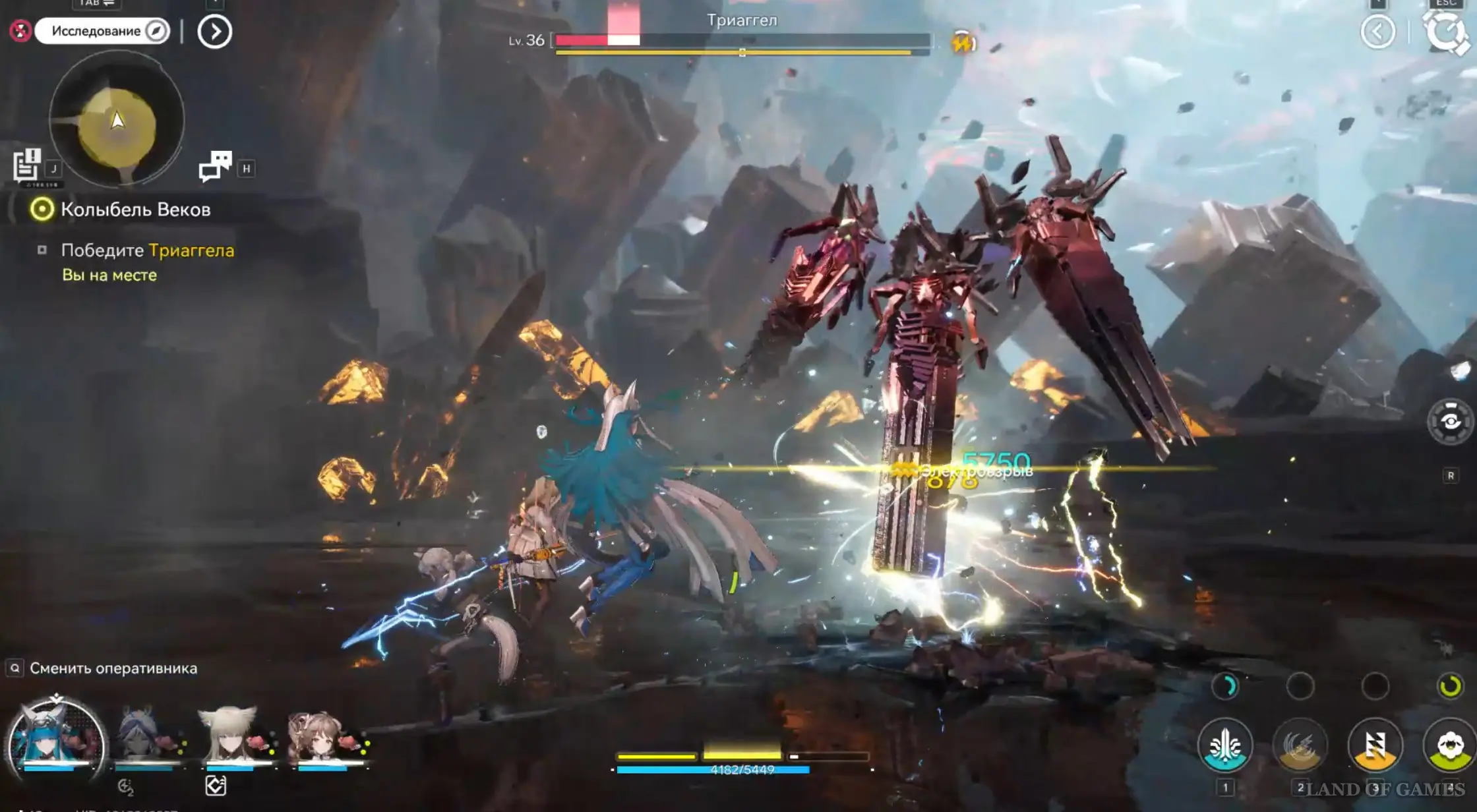Activate the teal sword skill
1477x812 pixels.
[1225, 745]
